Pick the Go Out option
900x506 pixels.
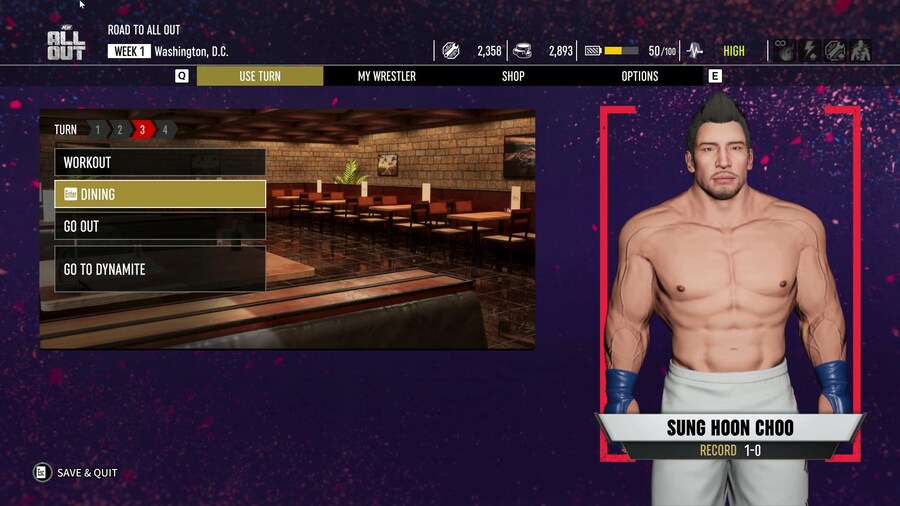pyautogui.click(x=160, y=226)
